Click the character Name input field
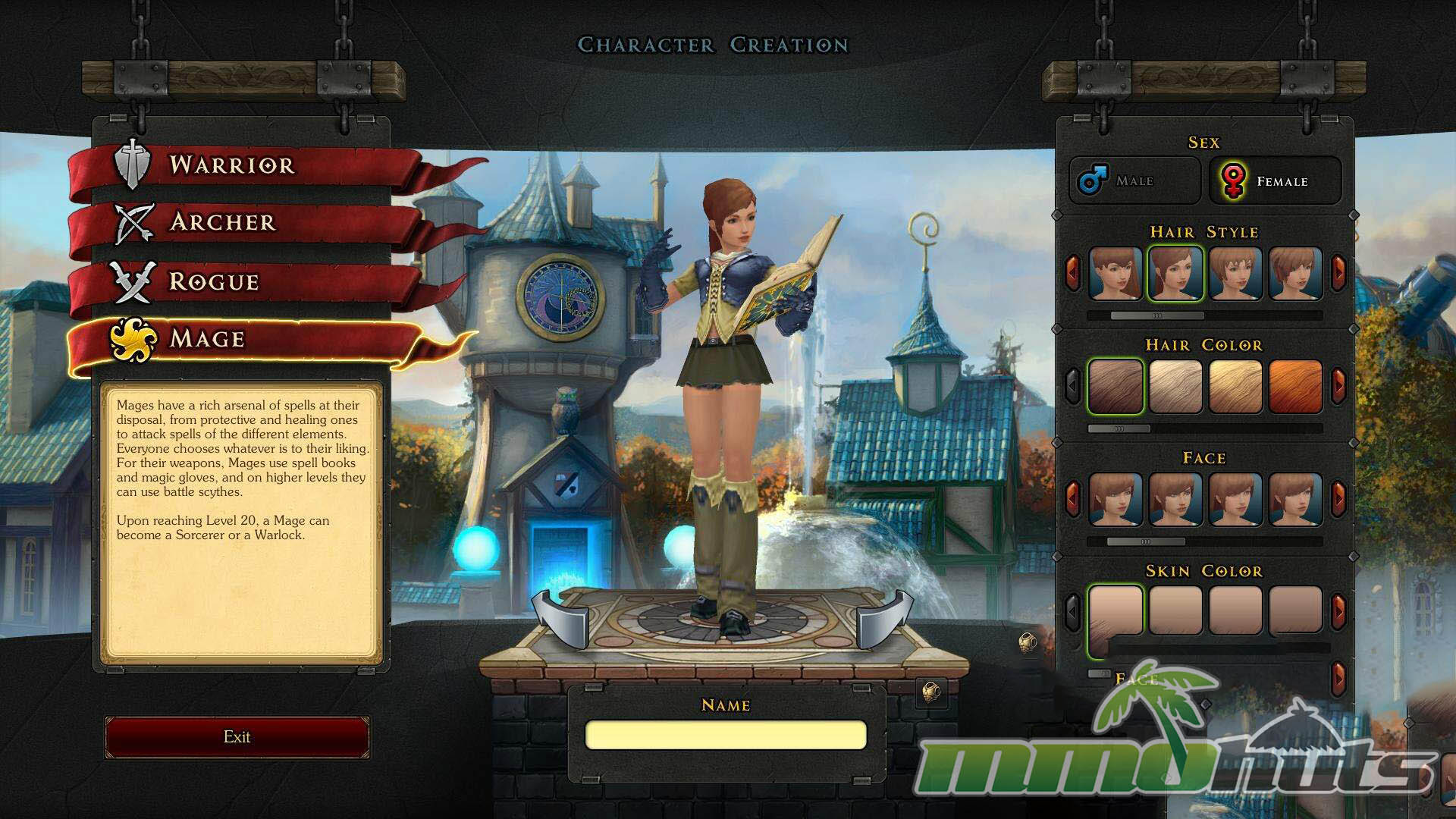This screenshot has height=819, width=1456. 726,735
